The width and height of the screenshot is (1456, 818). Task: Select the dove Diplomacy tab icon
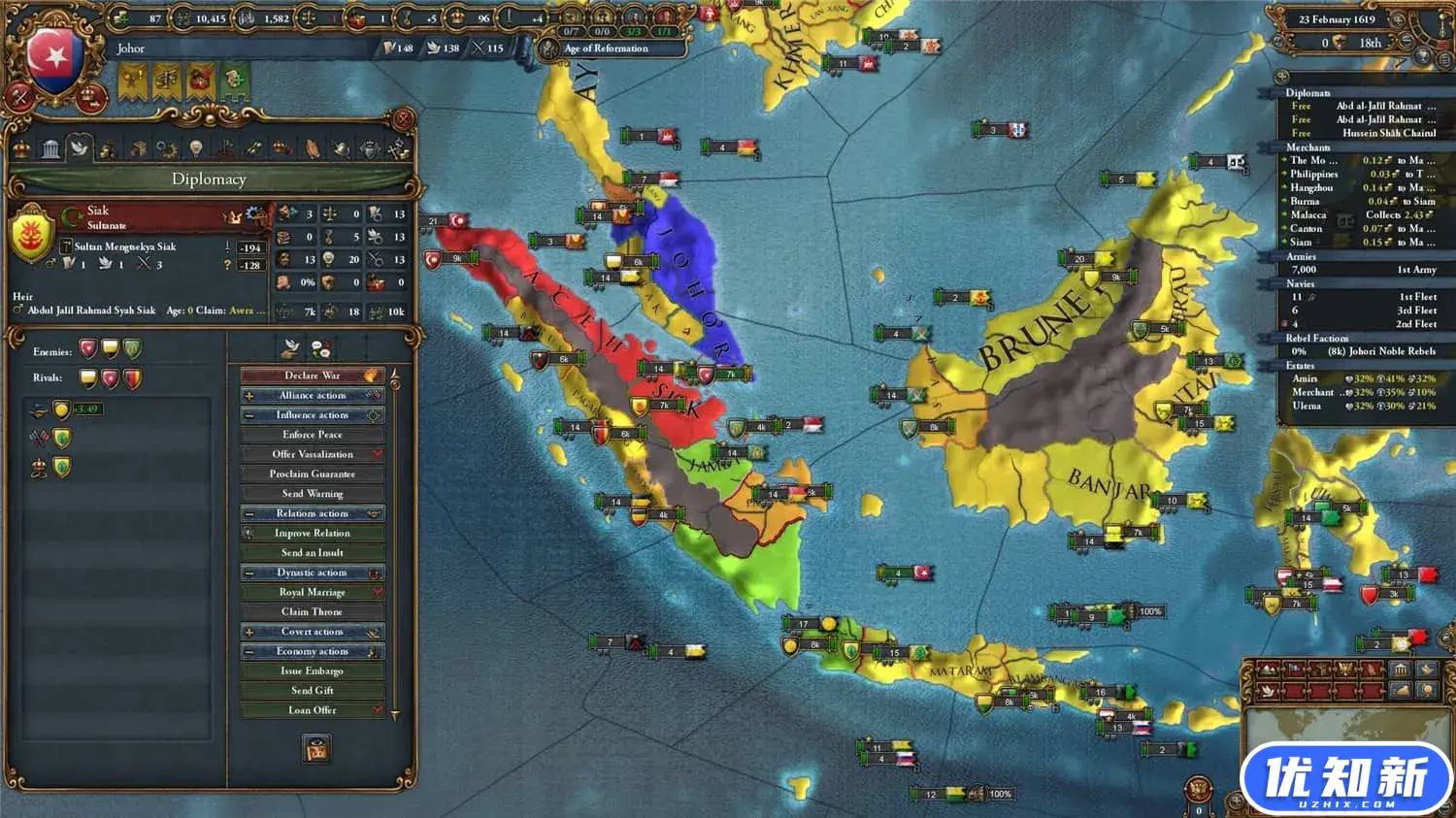pos(80,147)
